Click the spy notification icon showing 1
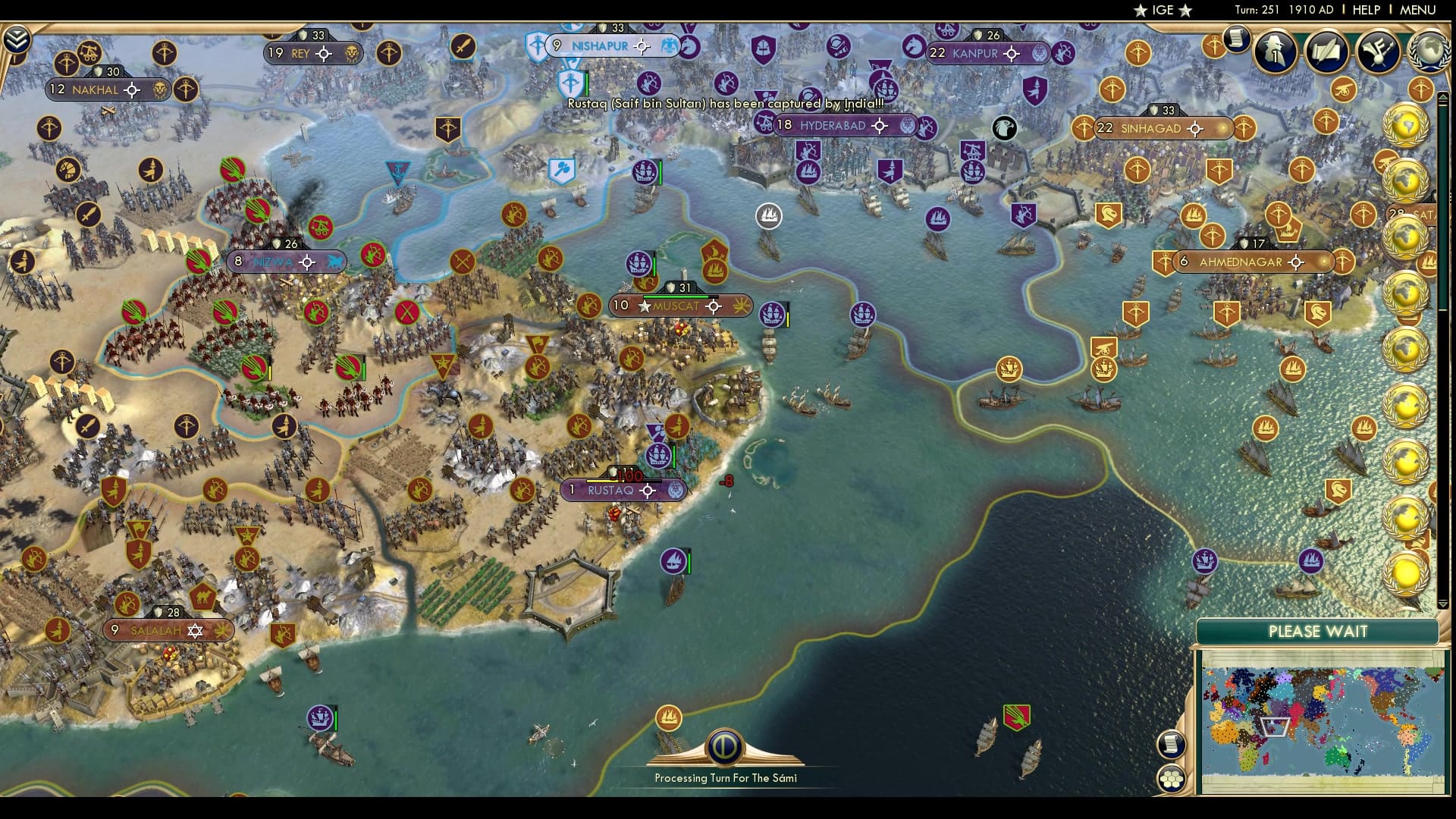 pos(1274,53)
